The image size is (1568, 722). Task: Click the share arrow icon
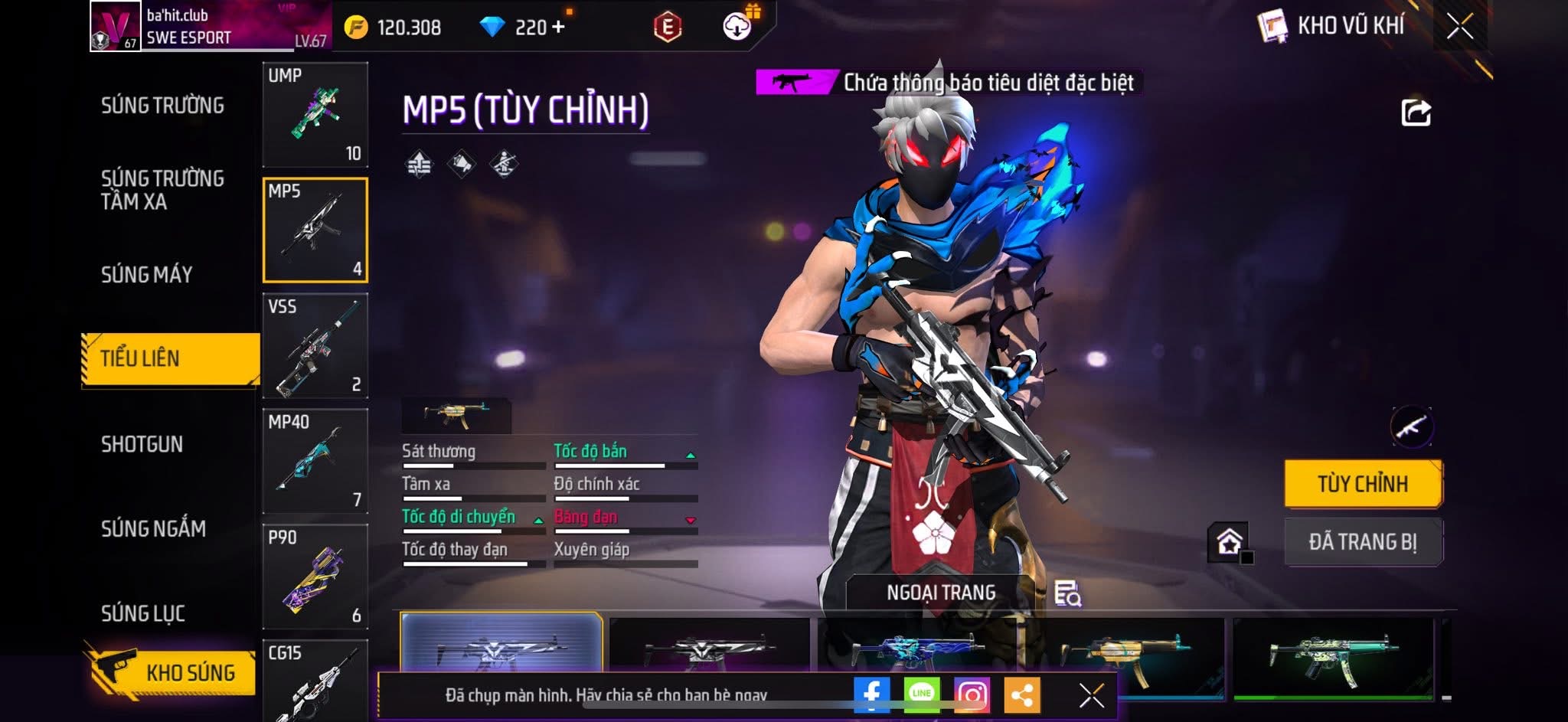pos(1416,113)
